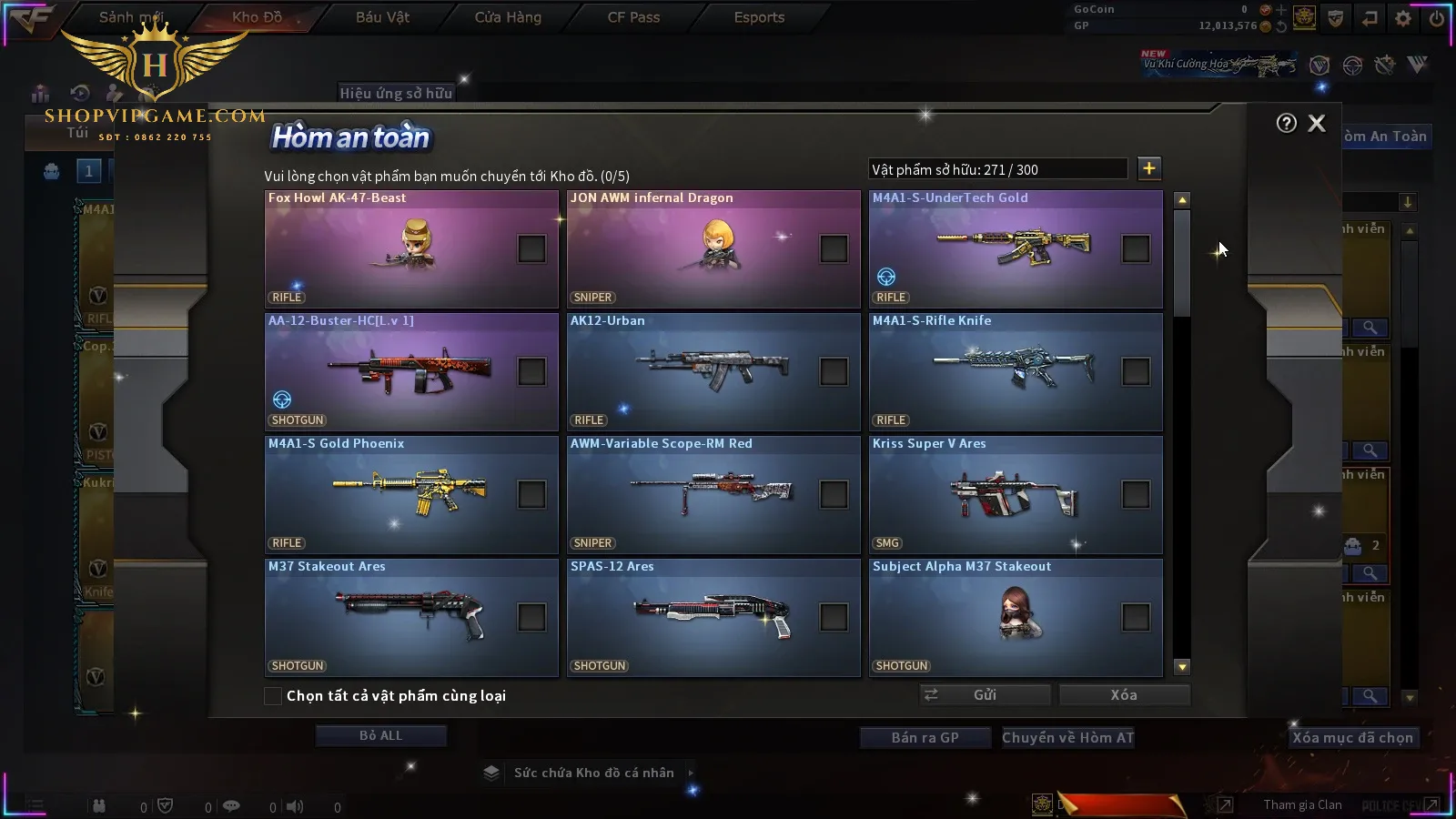Screen dimensions: 1456x819
Task: Go to the Esports tab
Action: (759, 17)
